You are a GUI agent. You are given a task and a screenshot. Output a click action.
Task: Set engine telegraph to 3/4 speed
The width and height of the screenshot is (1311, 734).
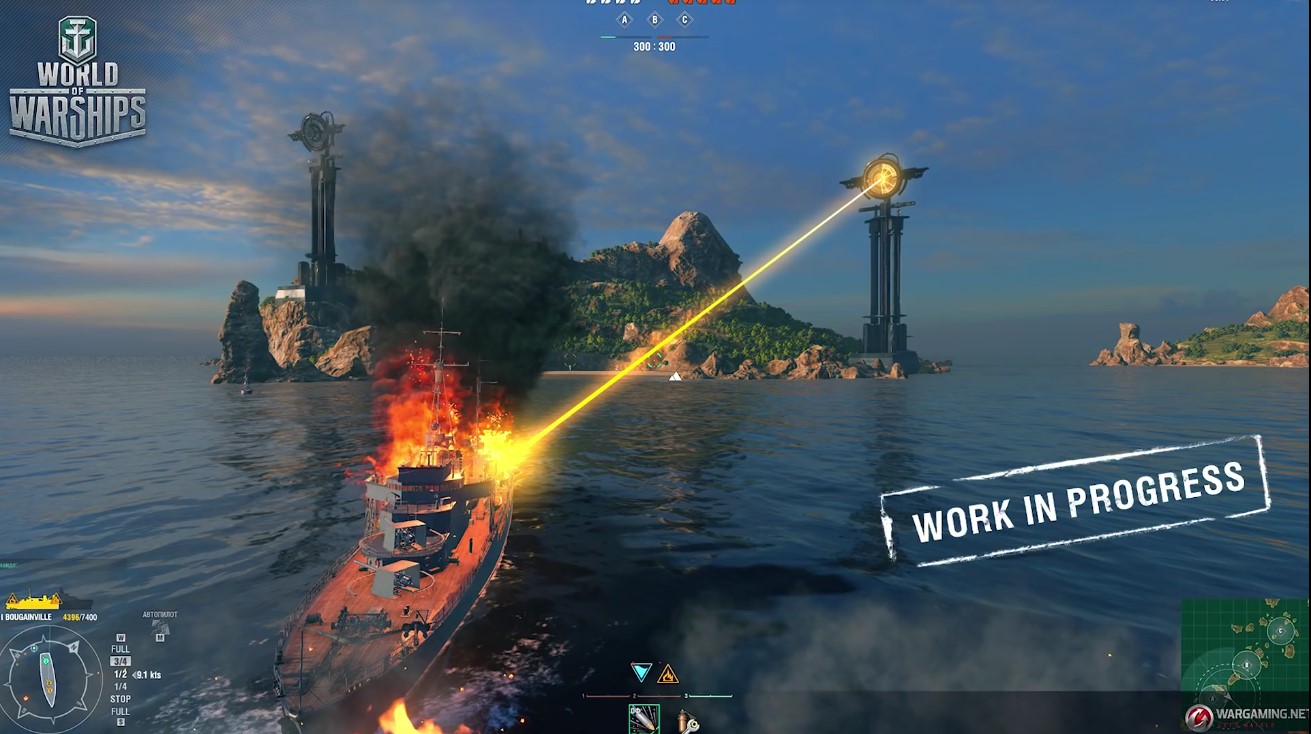[x=120, y=661]
